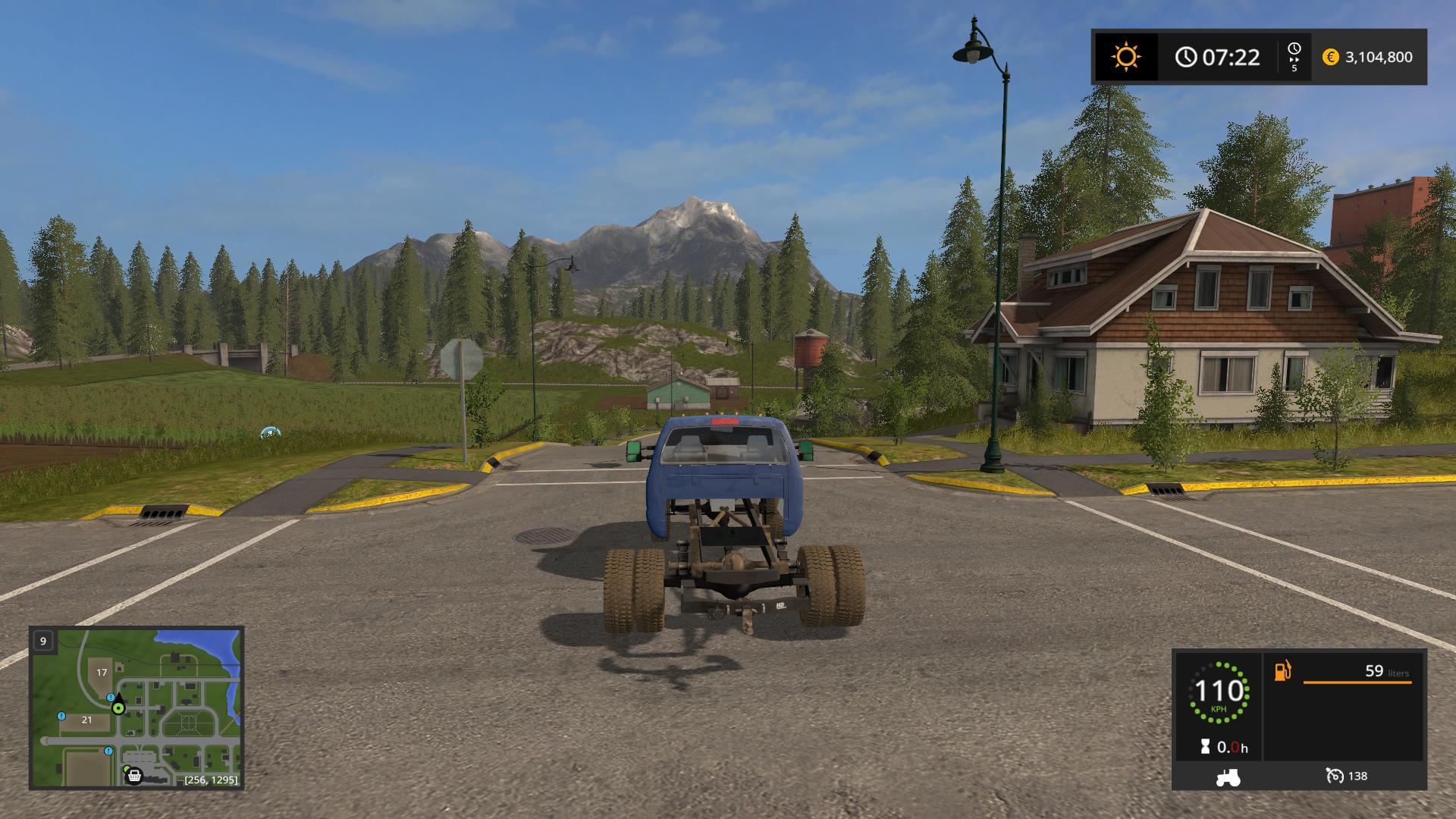Select the green player marker on minimap
This screenshot has width=1456, height=819.
(118, 708)
